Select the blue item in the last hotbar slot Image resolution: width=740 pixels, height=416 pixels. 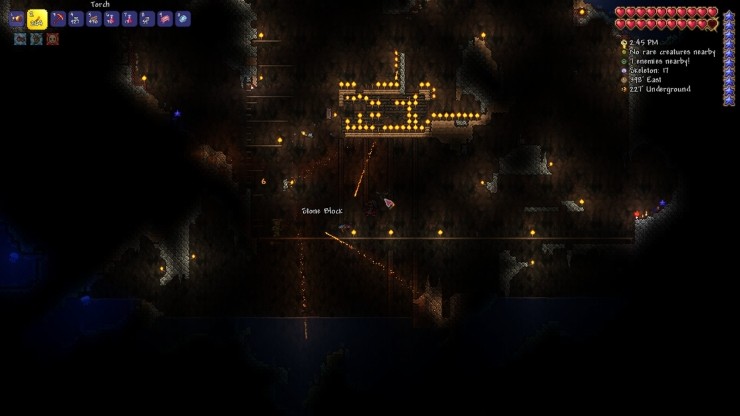pyautogui.click(x=183, y=19)
